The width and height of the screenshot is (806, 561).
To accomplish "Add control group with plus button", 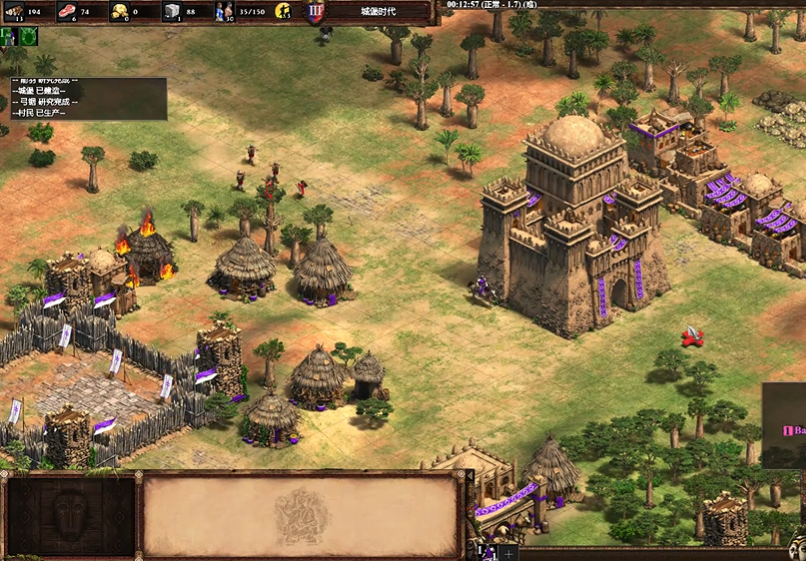I will coord(509,552).
